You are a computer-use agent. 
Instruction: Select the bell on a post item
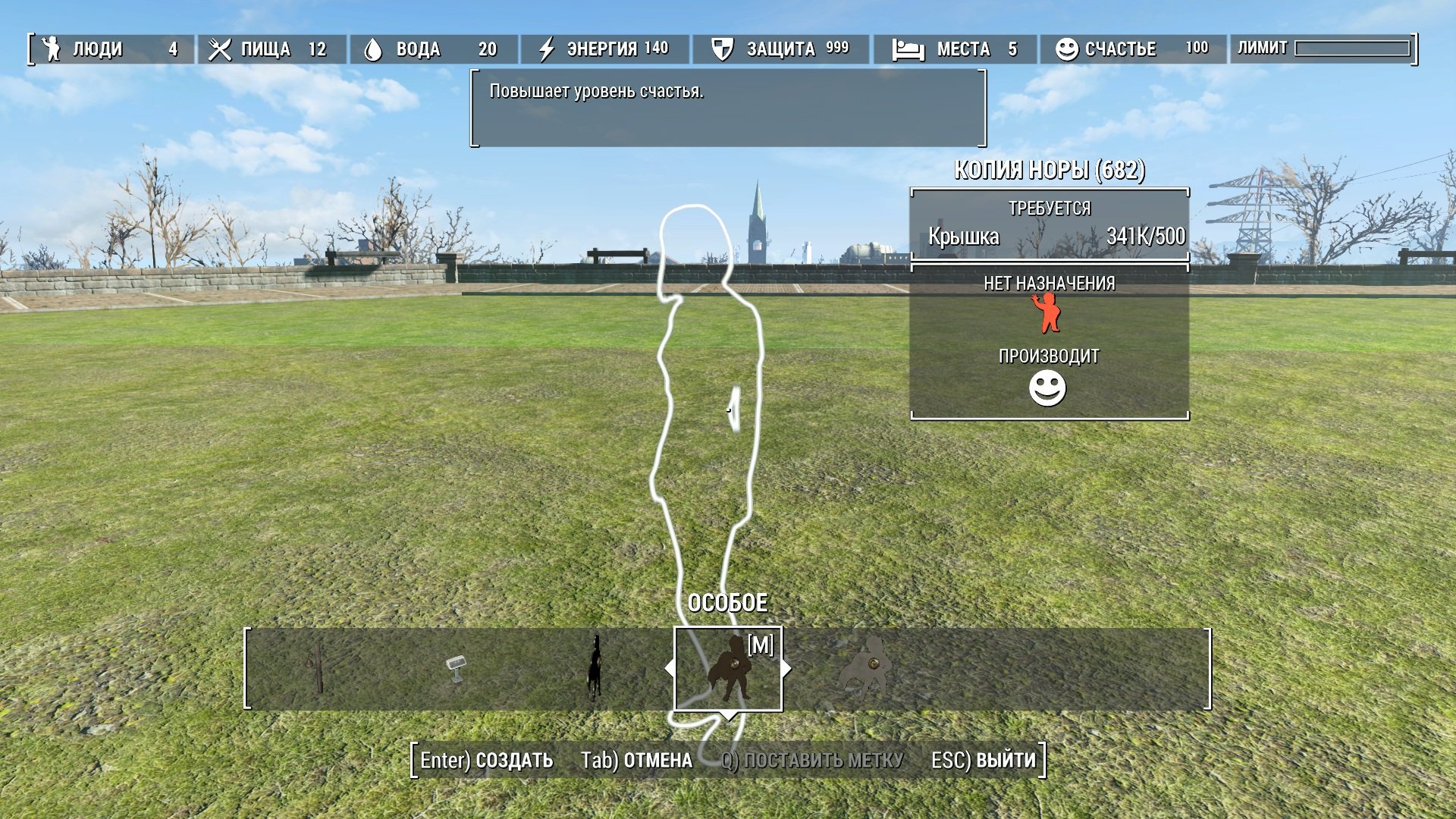click(318, 667)
